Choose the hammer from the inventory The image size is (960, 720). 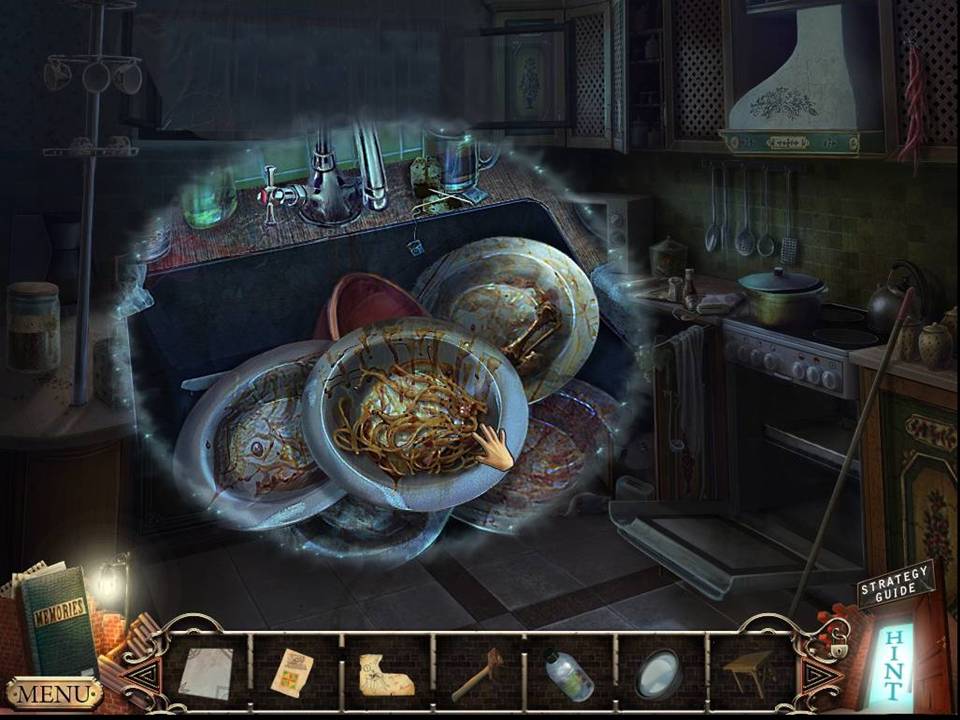pos(478,674)
